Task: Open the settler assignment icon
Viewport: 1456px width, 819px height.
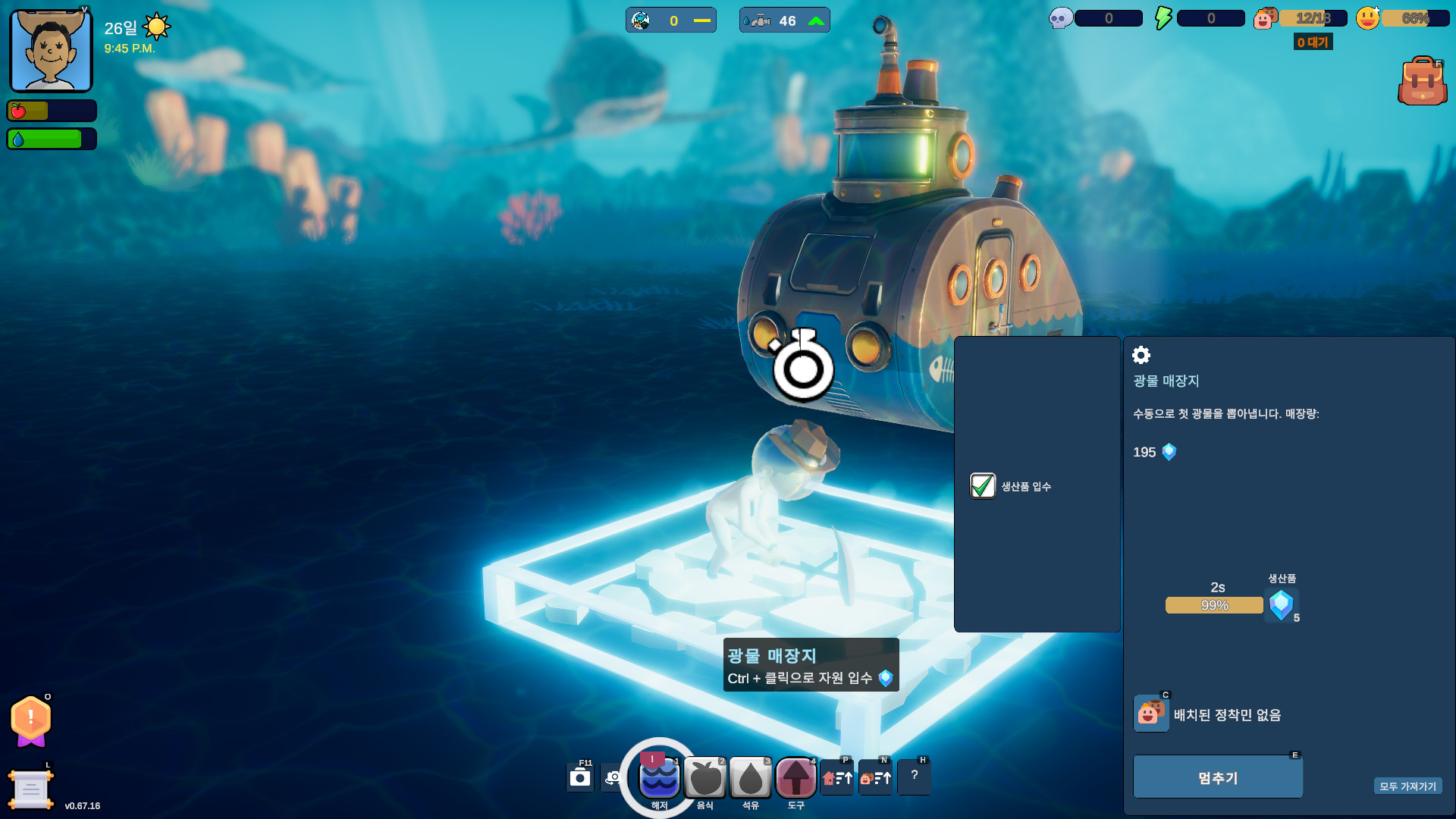Action: point(1151,714)
